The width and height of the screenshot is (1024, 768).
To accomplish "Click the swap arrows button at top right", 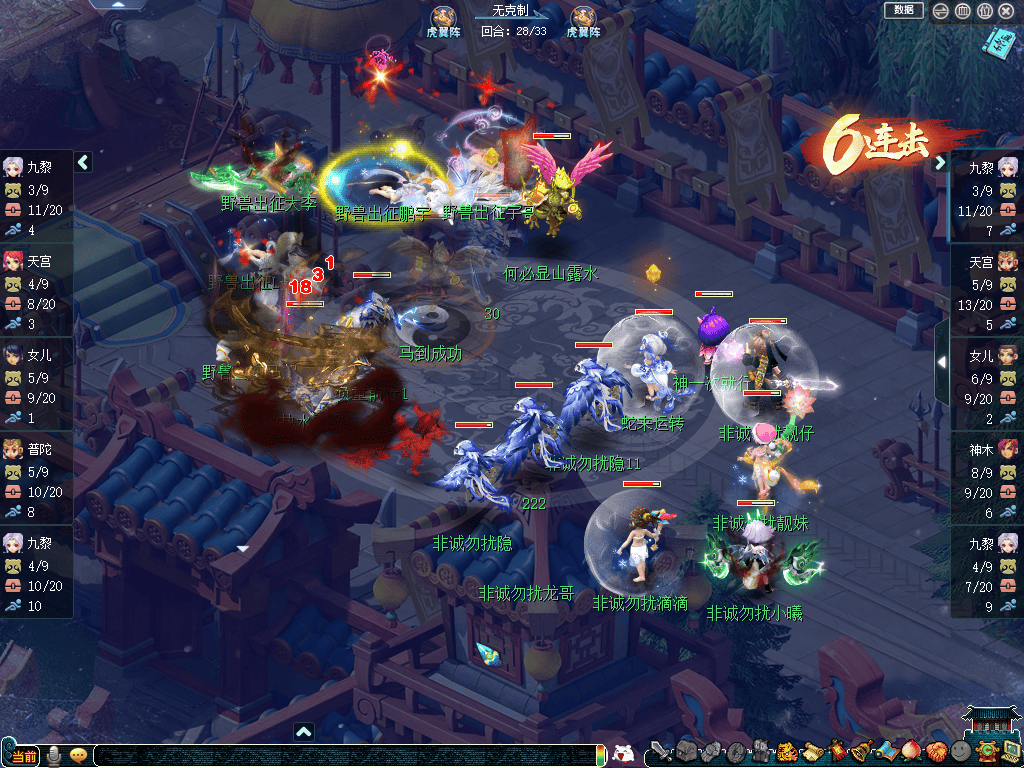I will click(941, 11).
